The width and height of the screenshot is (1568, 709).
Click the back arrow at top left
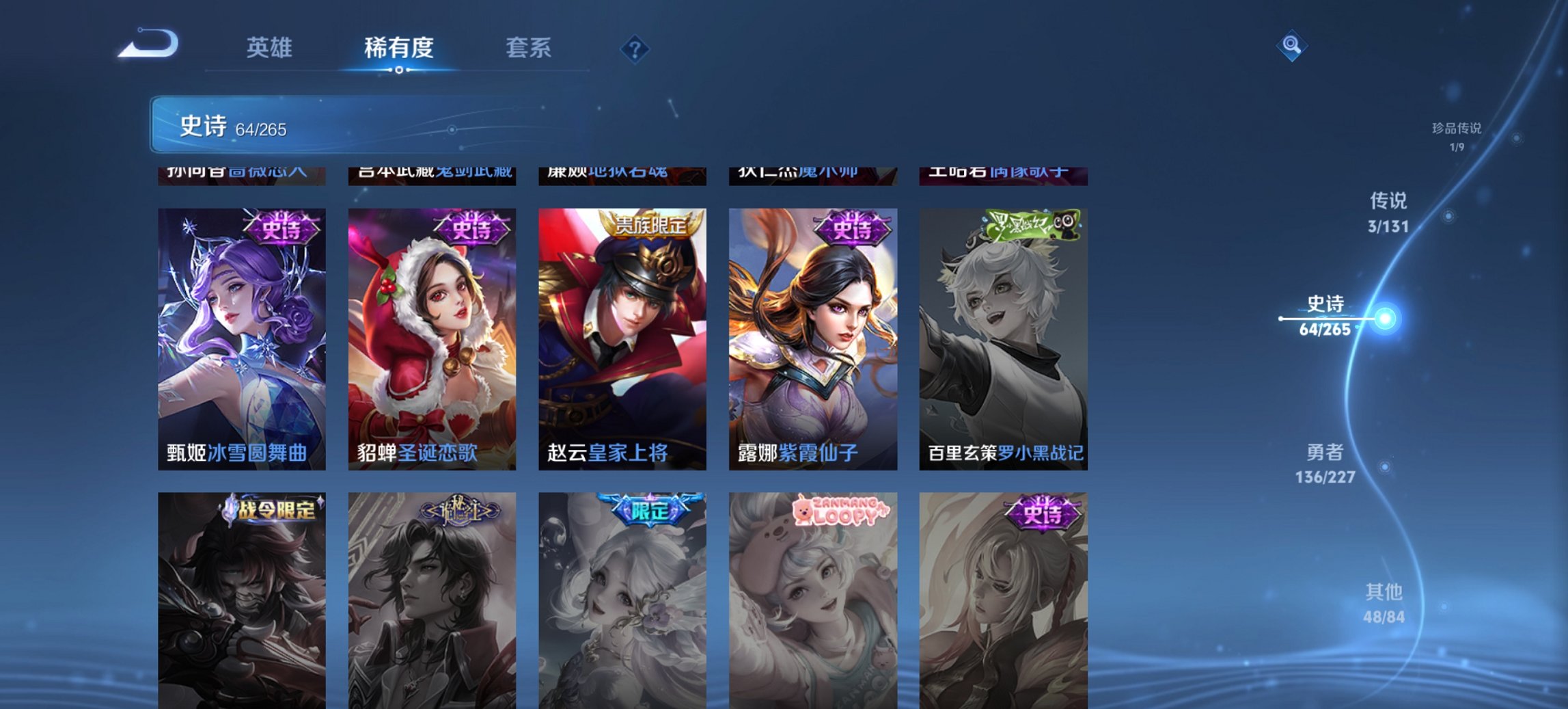click(149, 42)
